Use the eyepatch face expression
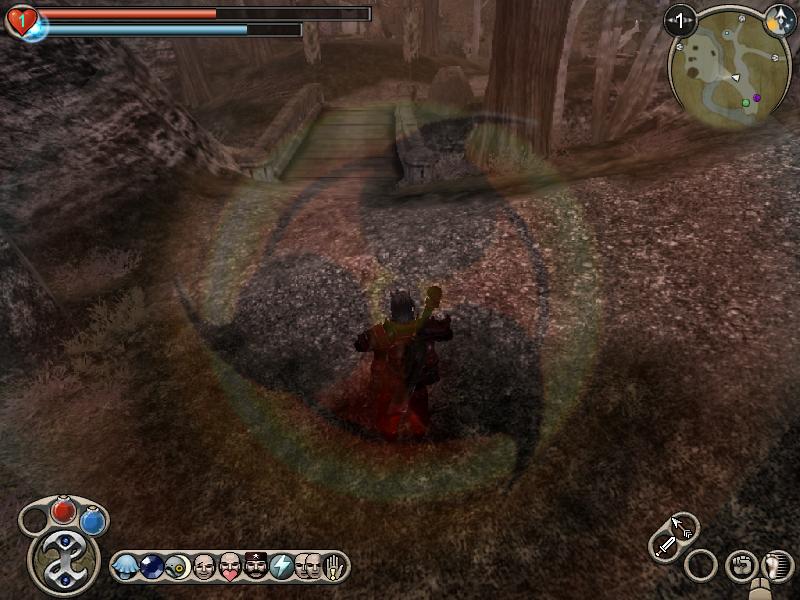The height and width of the screenshot is (600, 800). pos(204,567)
